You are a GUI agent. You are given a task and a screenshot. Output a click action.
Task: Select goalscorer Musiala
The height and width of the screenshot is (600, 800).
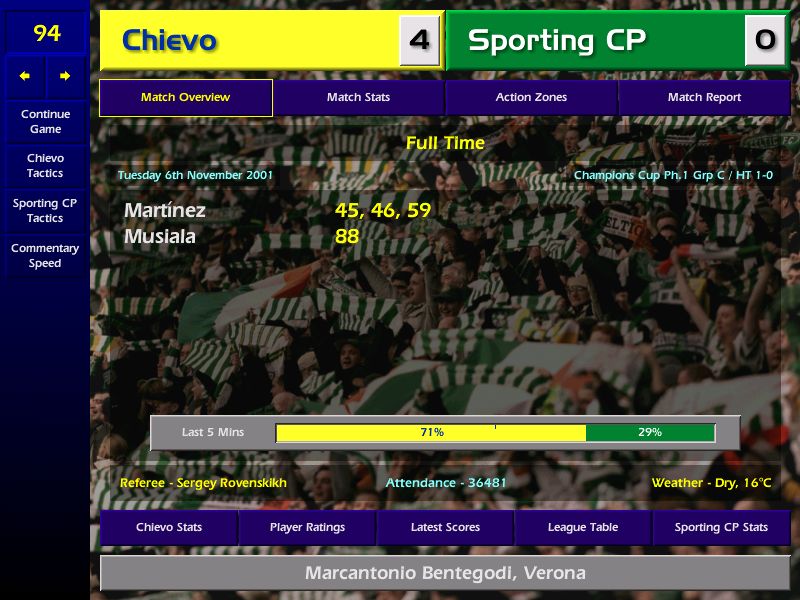(160, 237)
